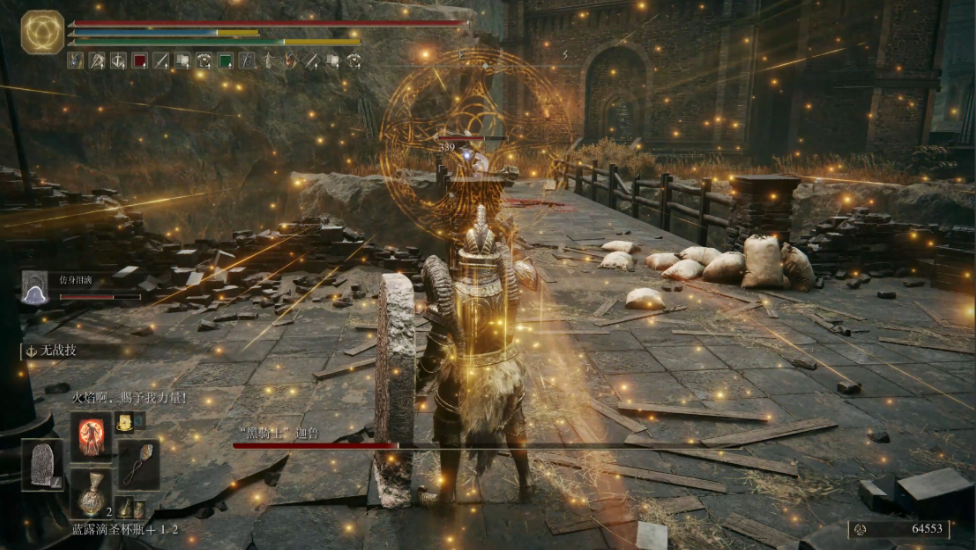The height and width of the screenshot is (550, 976).
Task: Click the green square buff status icon
Action: (226, 60)
